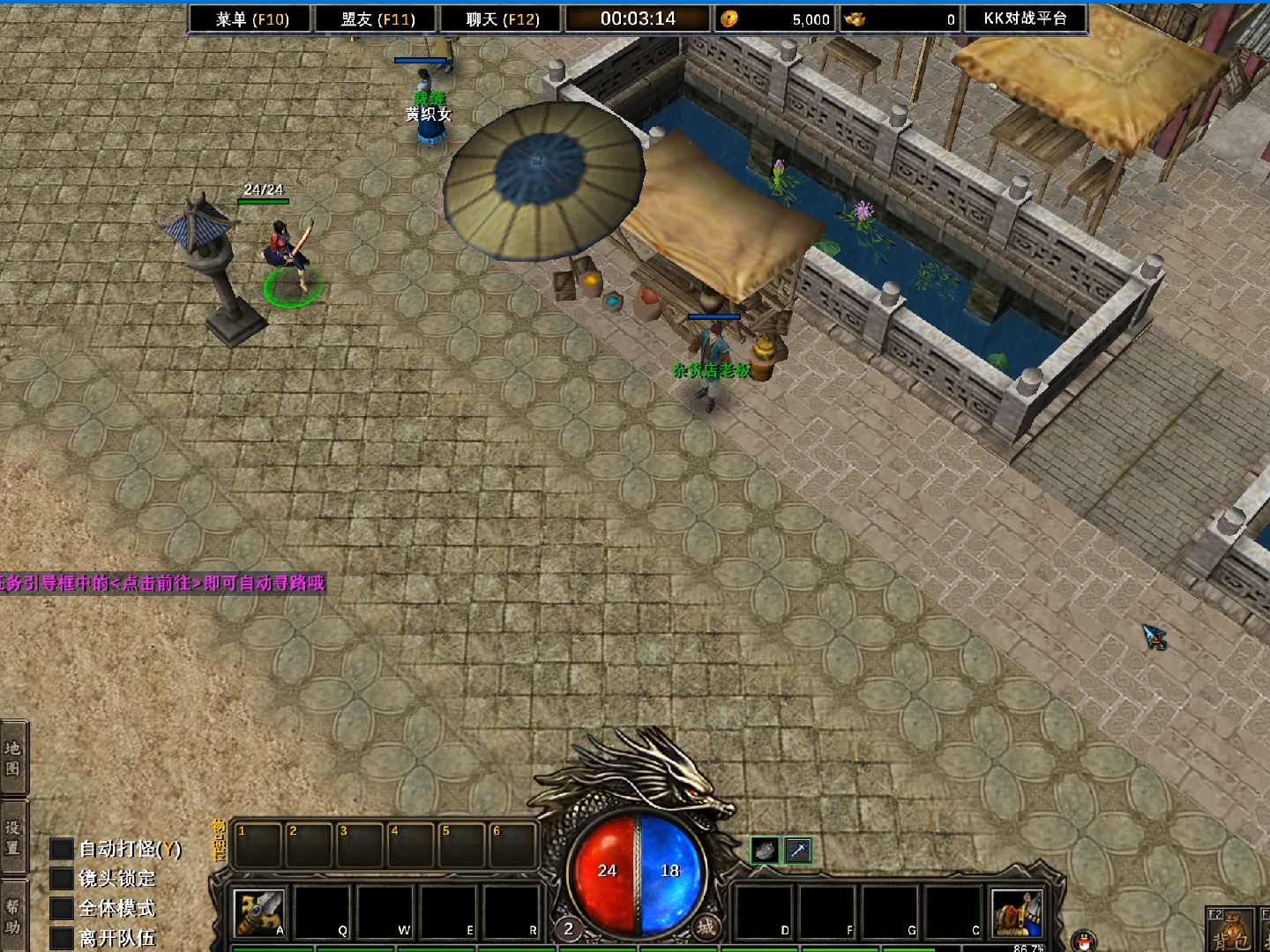Click the armored fist skill icon
The height and width of the screenshot is (952, 1270).
[1017, 912]
